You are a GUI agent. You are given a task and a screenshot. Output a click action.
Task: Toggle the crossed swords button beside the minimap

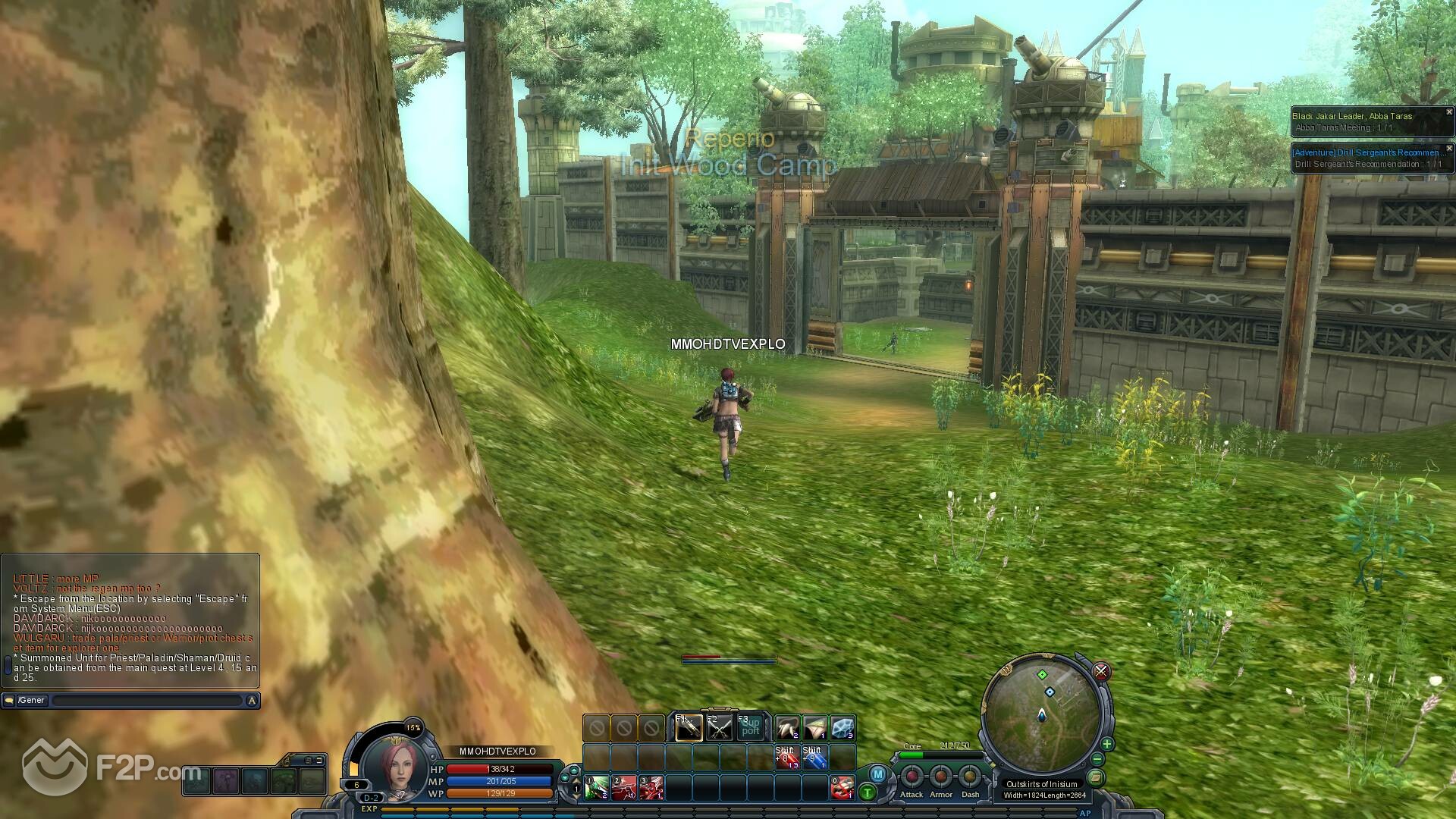click(x=1101, y=671)
